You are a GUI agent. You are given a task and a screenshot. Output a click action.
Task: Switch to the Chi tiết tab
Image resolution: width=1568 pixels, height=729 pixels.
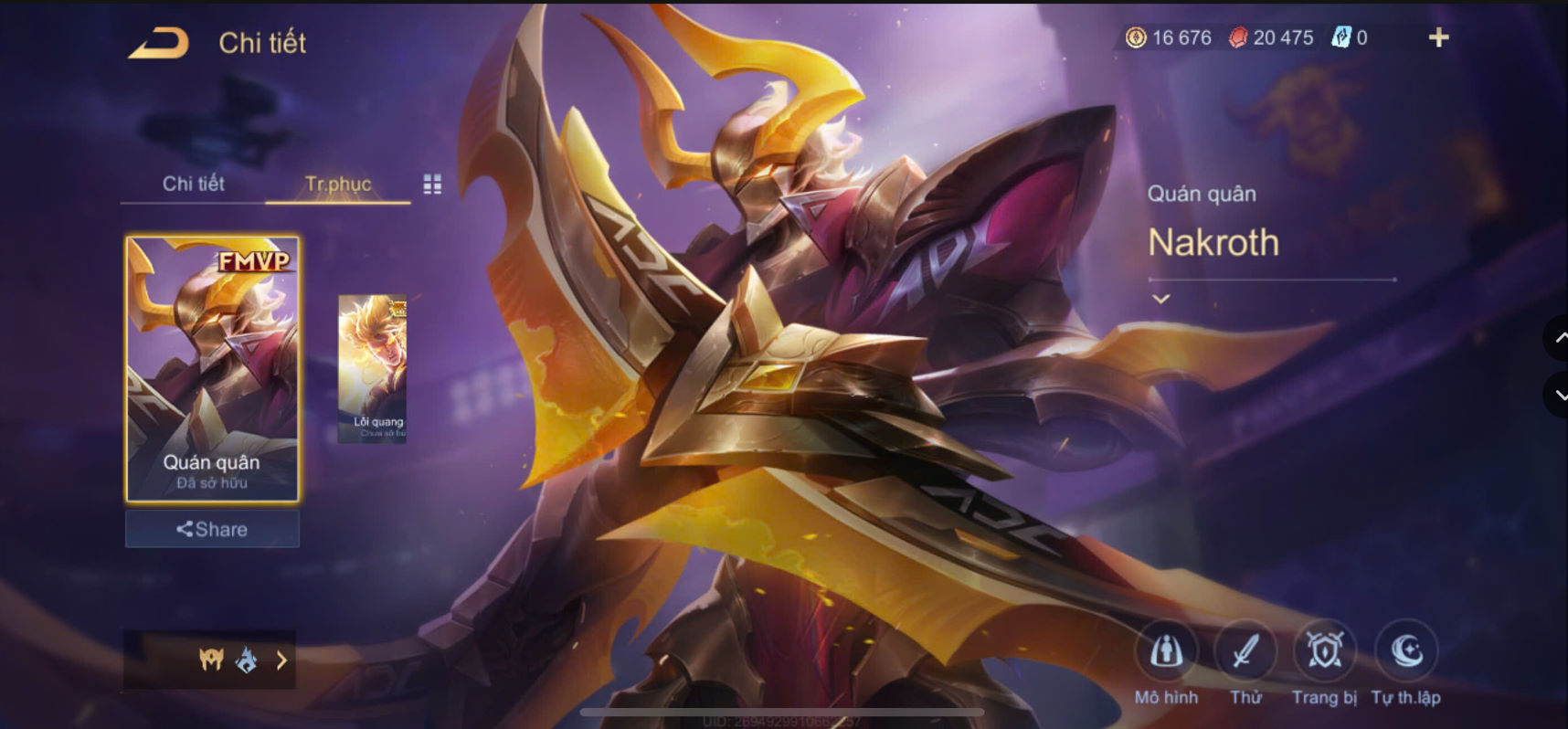[x=193, y=184]
